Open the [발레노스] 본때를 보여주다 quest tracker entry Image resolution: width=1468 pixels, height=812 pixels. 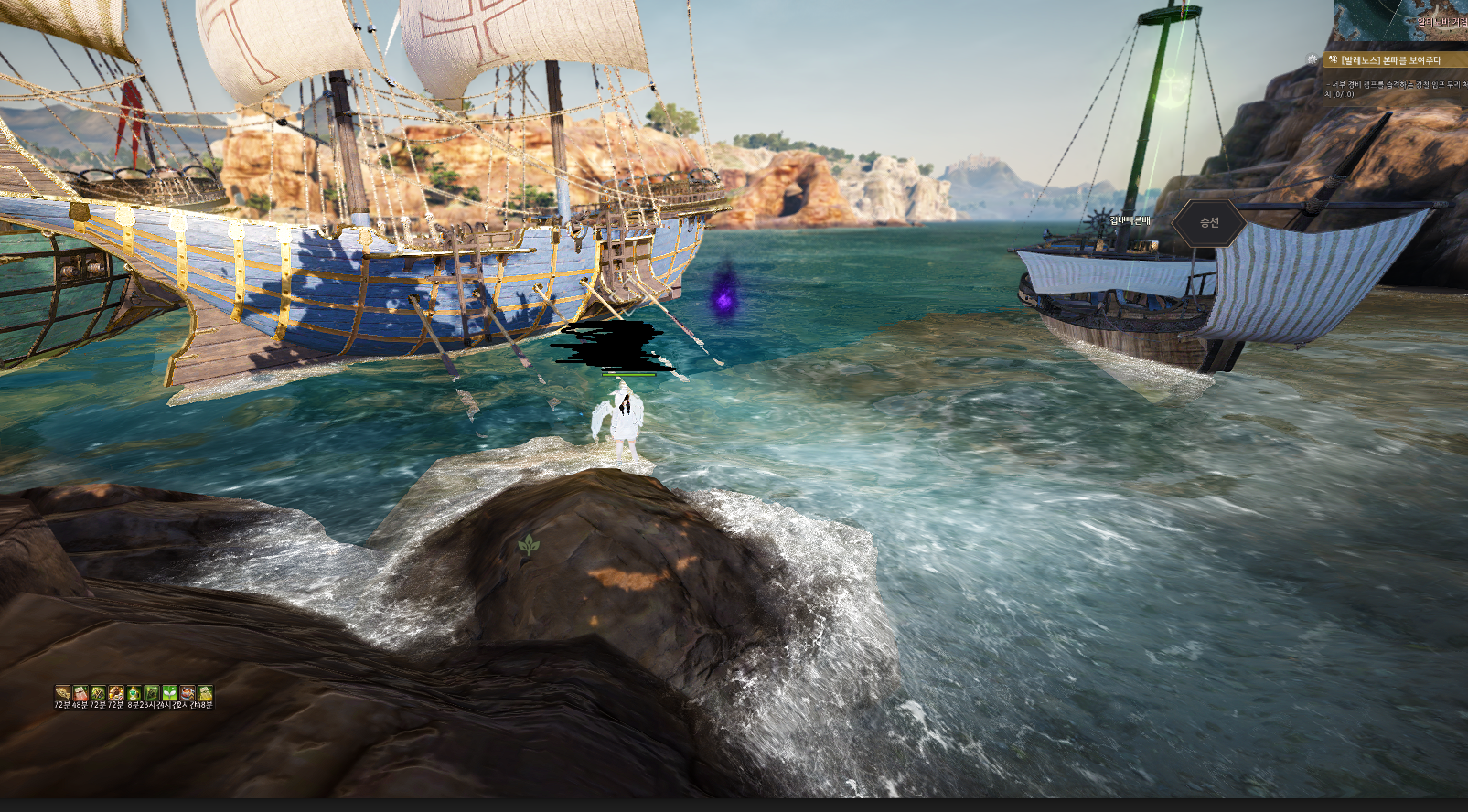tap(1390, 60)
